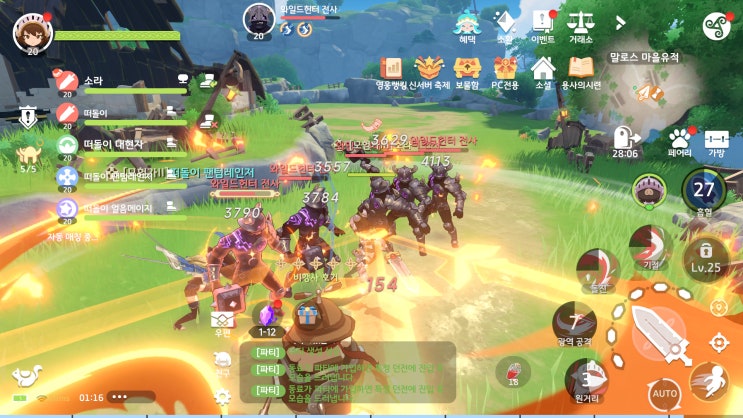
Task: Use the 기절 stun skill
Action: [x=651, y=247]
